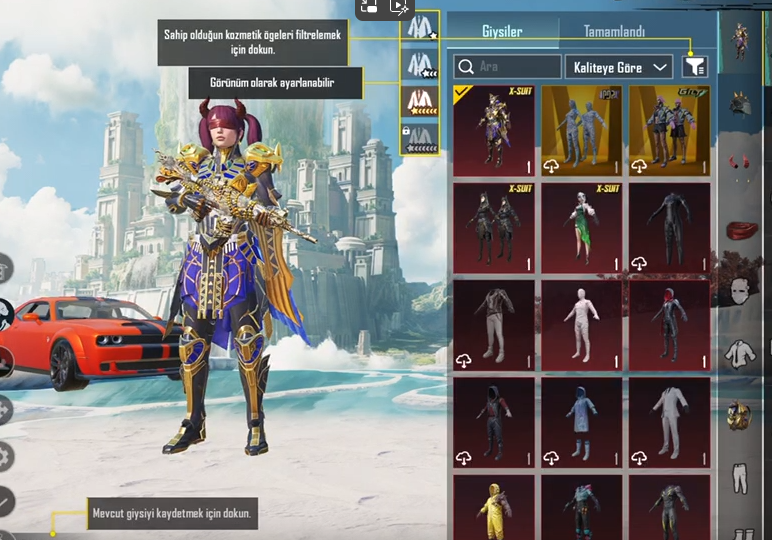Choose the highlighted orange outfit preset
772x540 pixels.
click(420, 102)
